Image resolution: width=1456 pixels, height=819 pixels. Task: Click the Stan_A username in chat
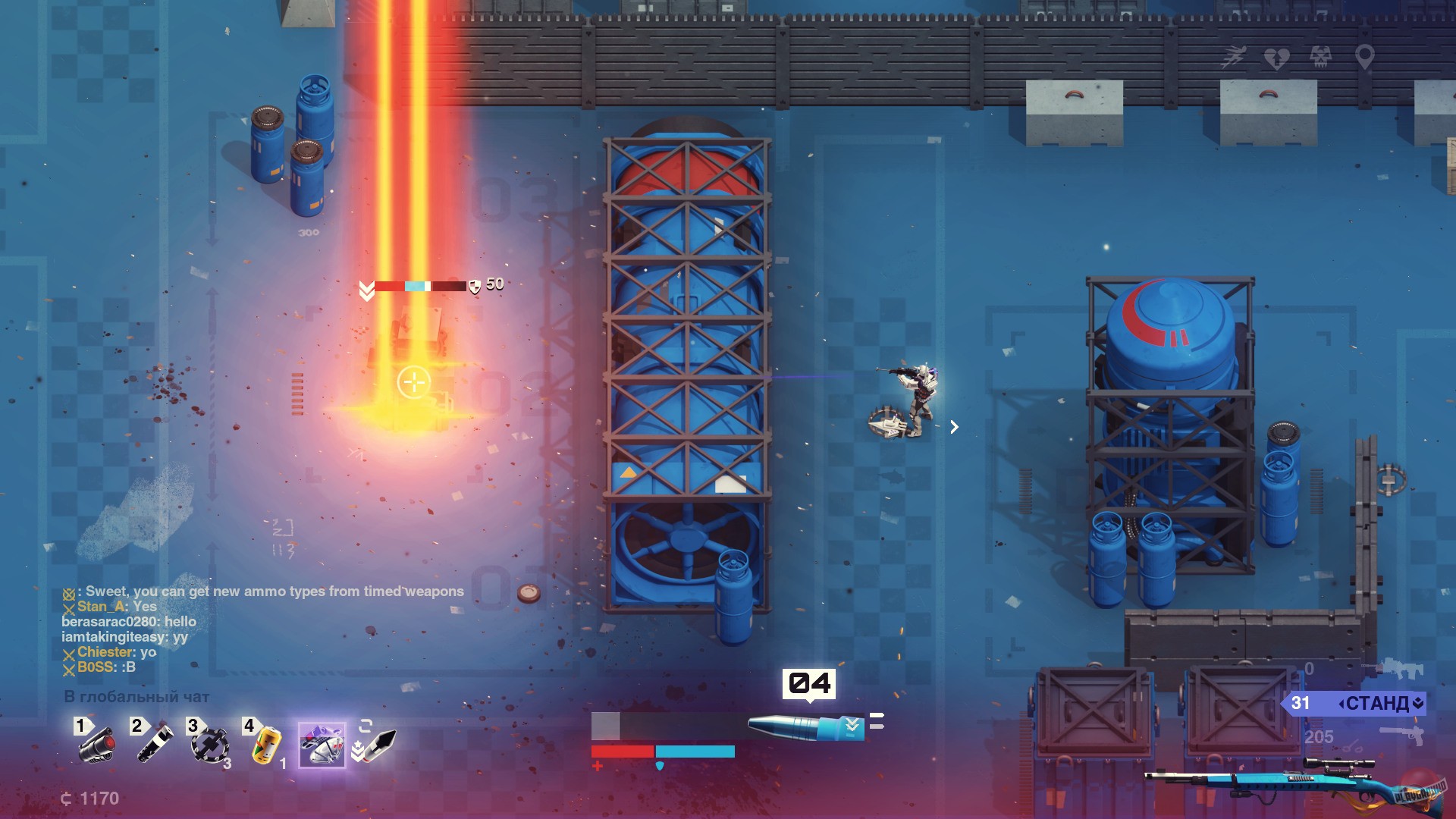pyautogui.click(x=100, y=606)
